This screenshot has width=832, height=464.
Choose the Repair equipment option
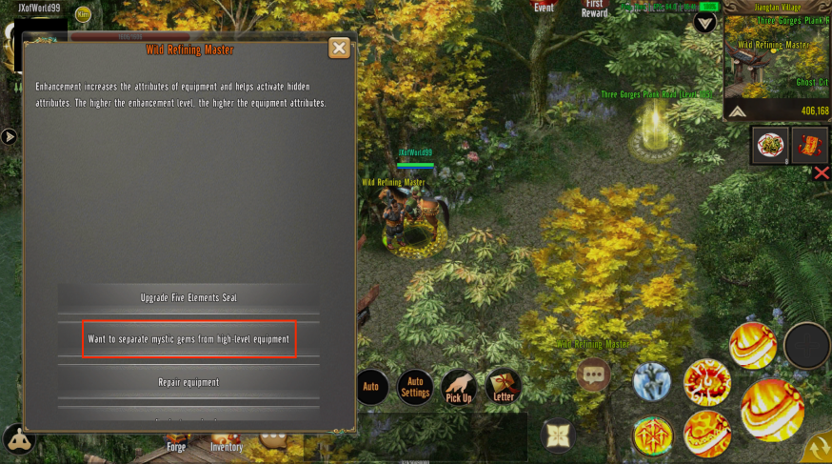pos(189,382)
